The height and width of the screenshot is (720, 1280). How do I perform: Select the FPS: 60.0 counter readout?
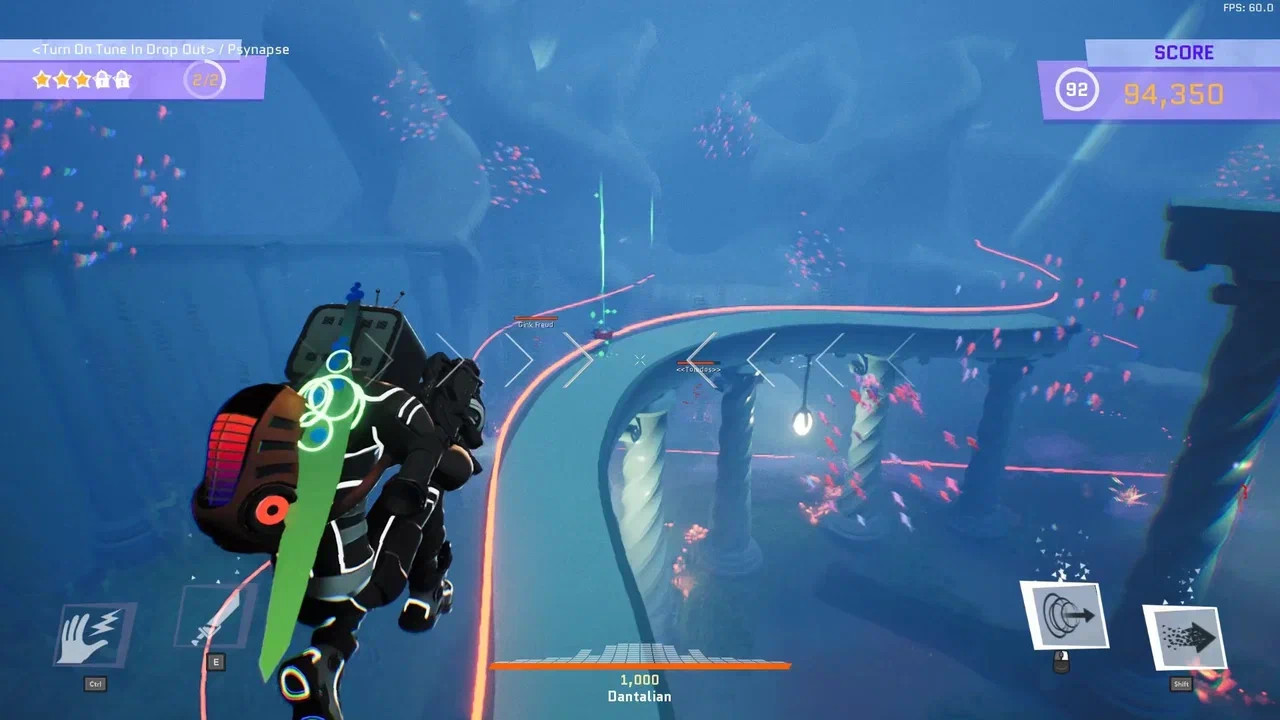pos(1247,8)
